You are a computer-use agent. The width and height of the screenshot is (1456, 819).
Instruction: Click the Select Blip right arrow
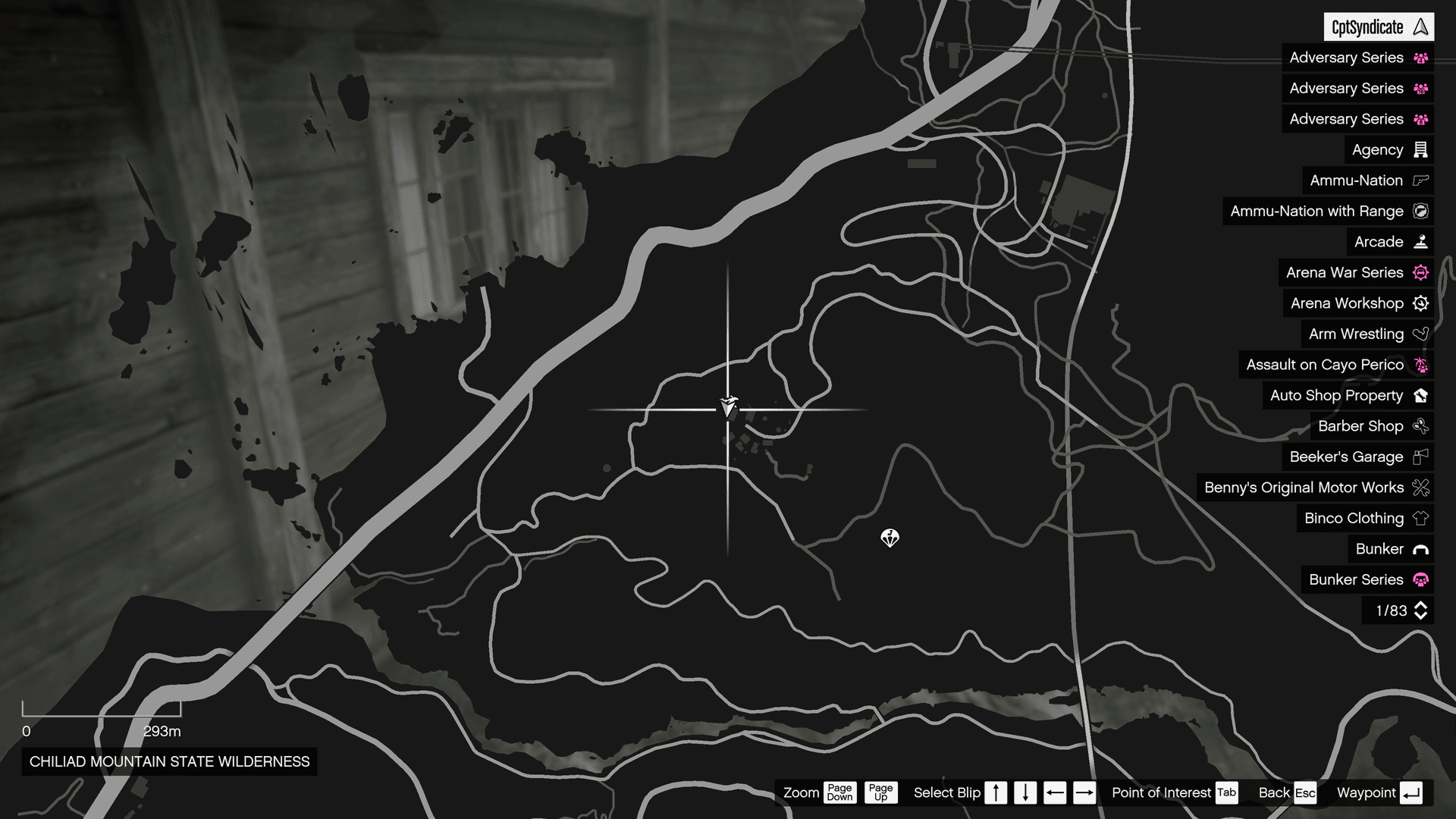tap(1084, 792)
